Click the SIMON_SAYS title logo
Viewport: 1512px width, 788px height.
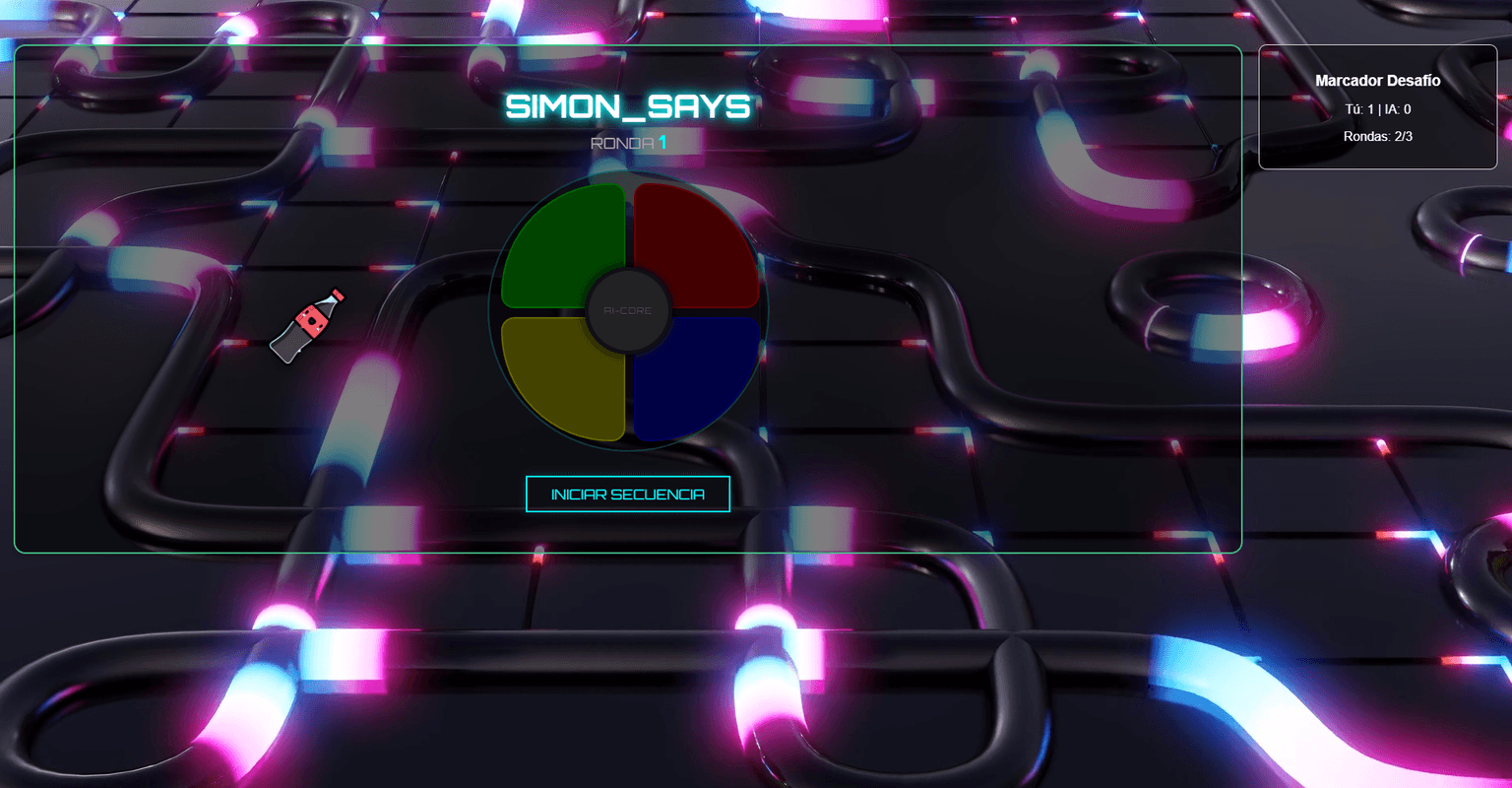pos(628,106)
